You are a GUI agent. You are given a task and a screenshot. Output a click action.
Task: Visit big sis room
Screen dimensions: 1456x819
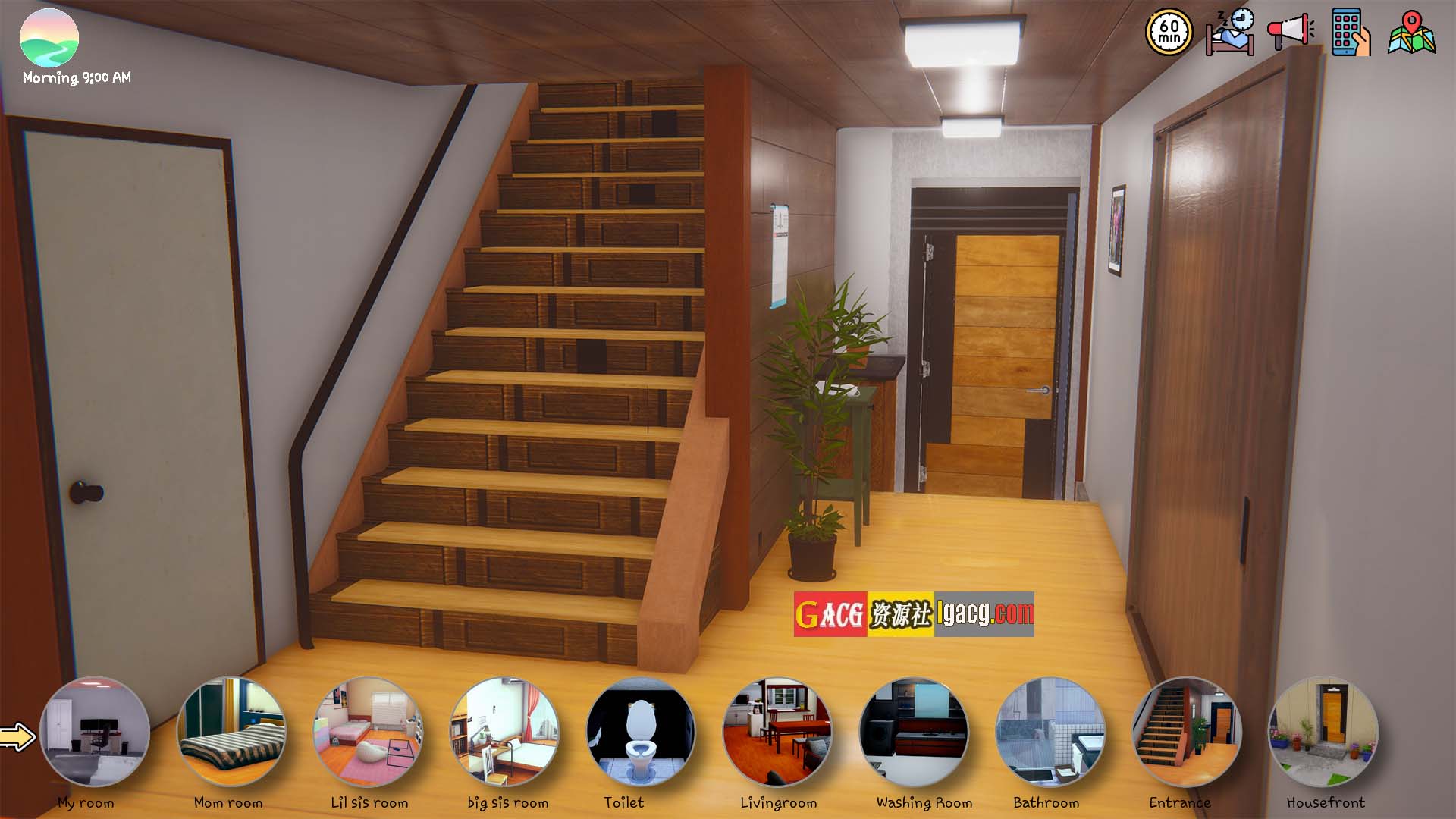[x=504, y=733]
